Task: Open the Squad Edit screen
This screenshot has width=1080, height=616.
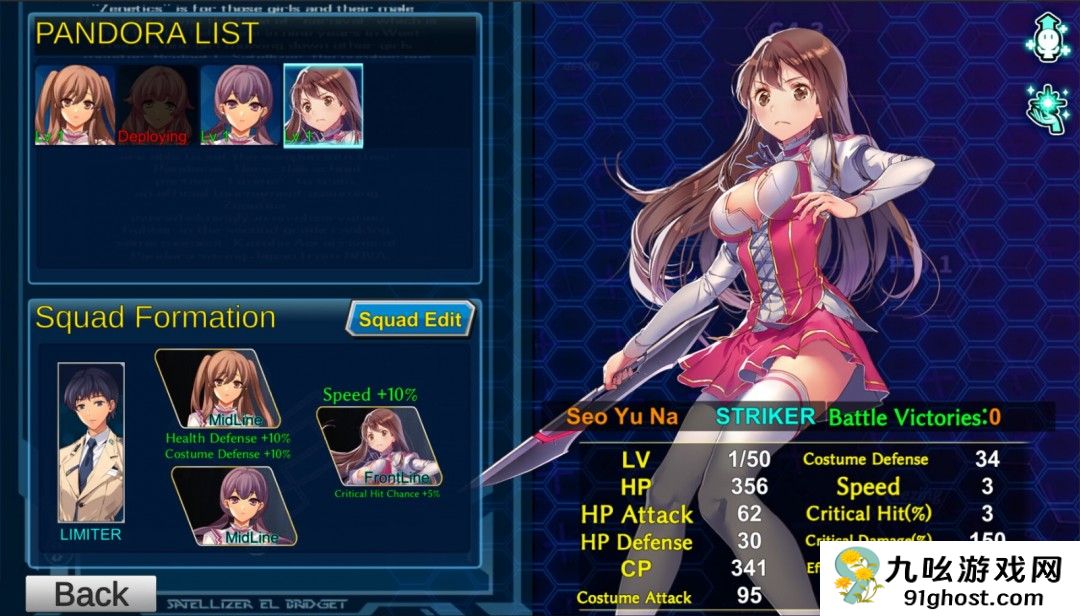Action: click(410, 320)
